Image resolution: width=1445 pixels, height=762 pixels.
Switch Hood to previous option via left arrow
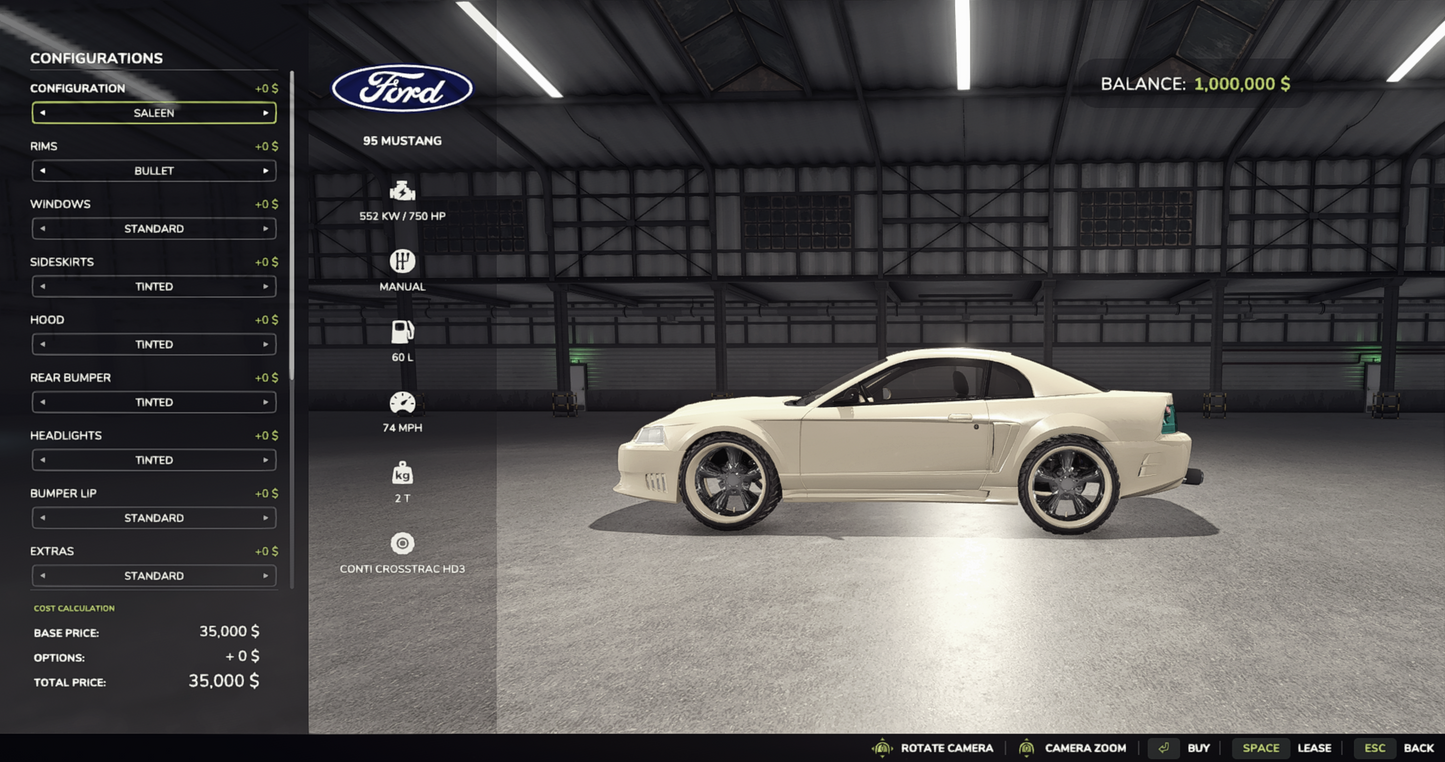coord(40,342)
